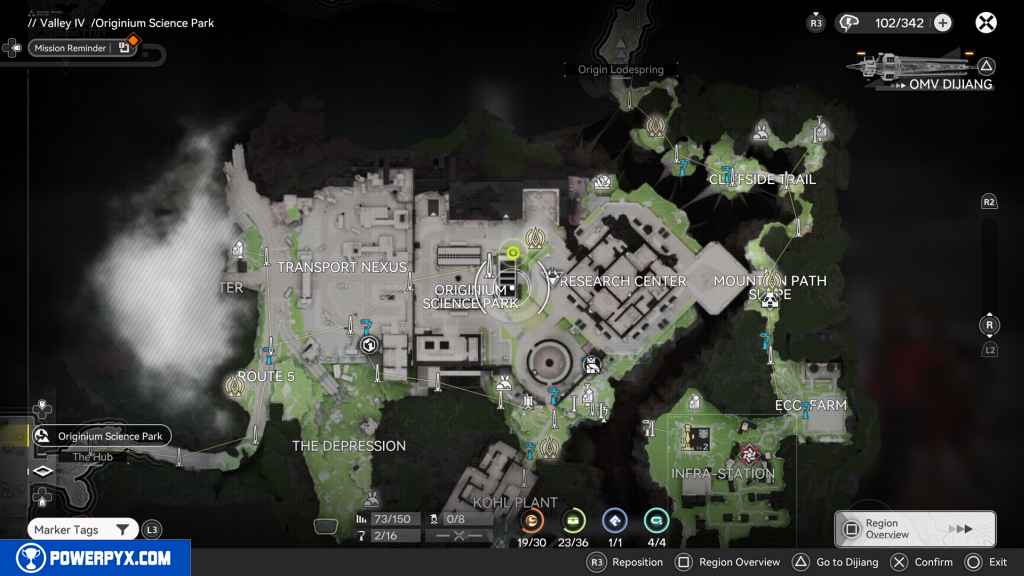
Task: Visit the PowerPyx.com watermark logo
Action: click(94, 558)
